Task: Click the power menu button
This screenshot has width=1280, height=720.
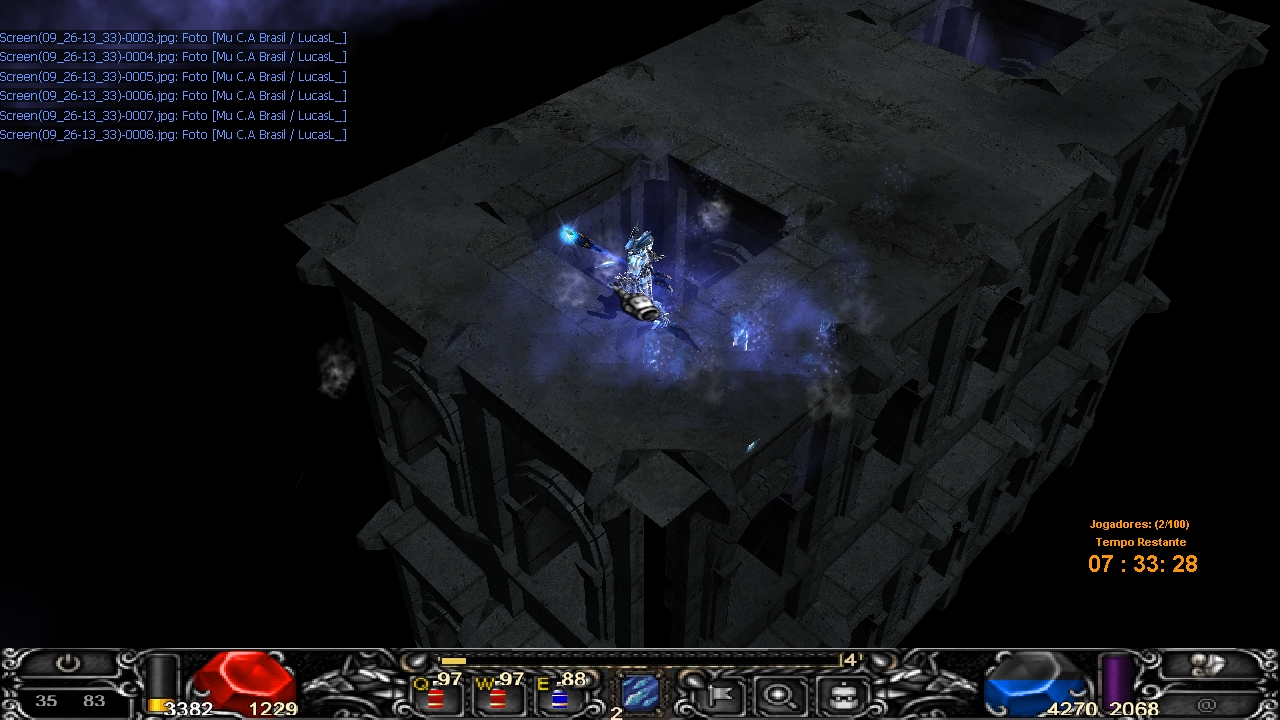Action: coord(68,664)
